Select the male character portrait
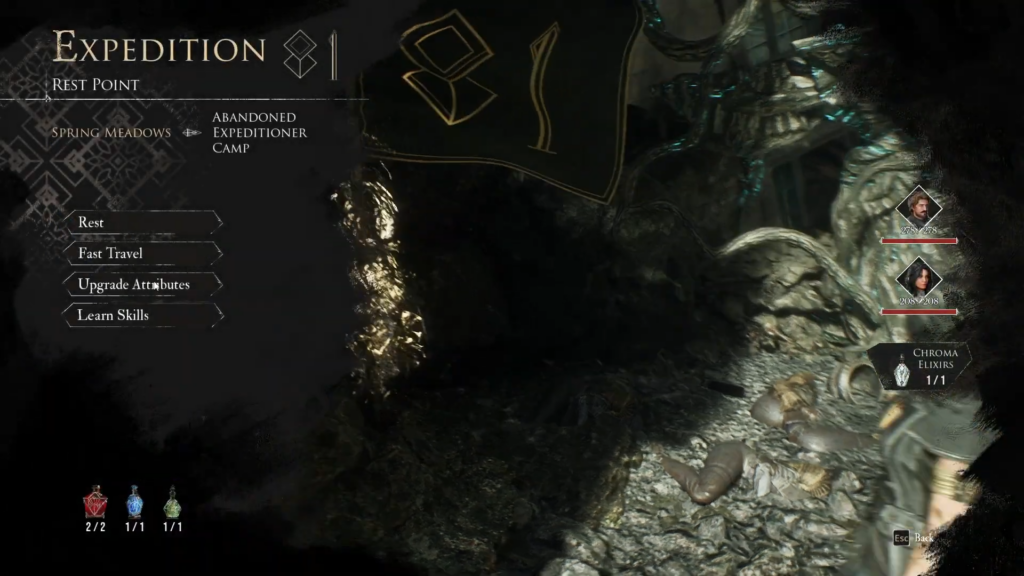The image size is (1024, 576). pyautogui.click(x=918, y=208)
